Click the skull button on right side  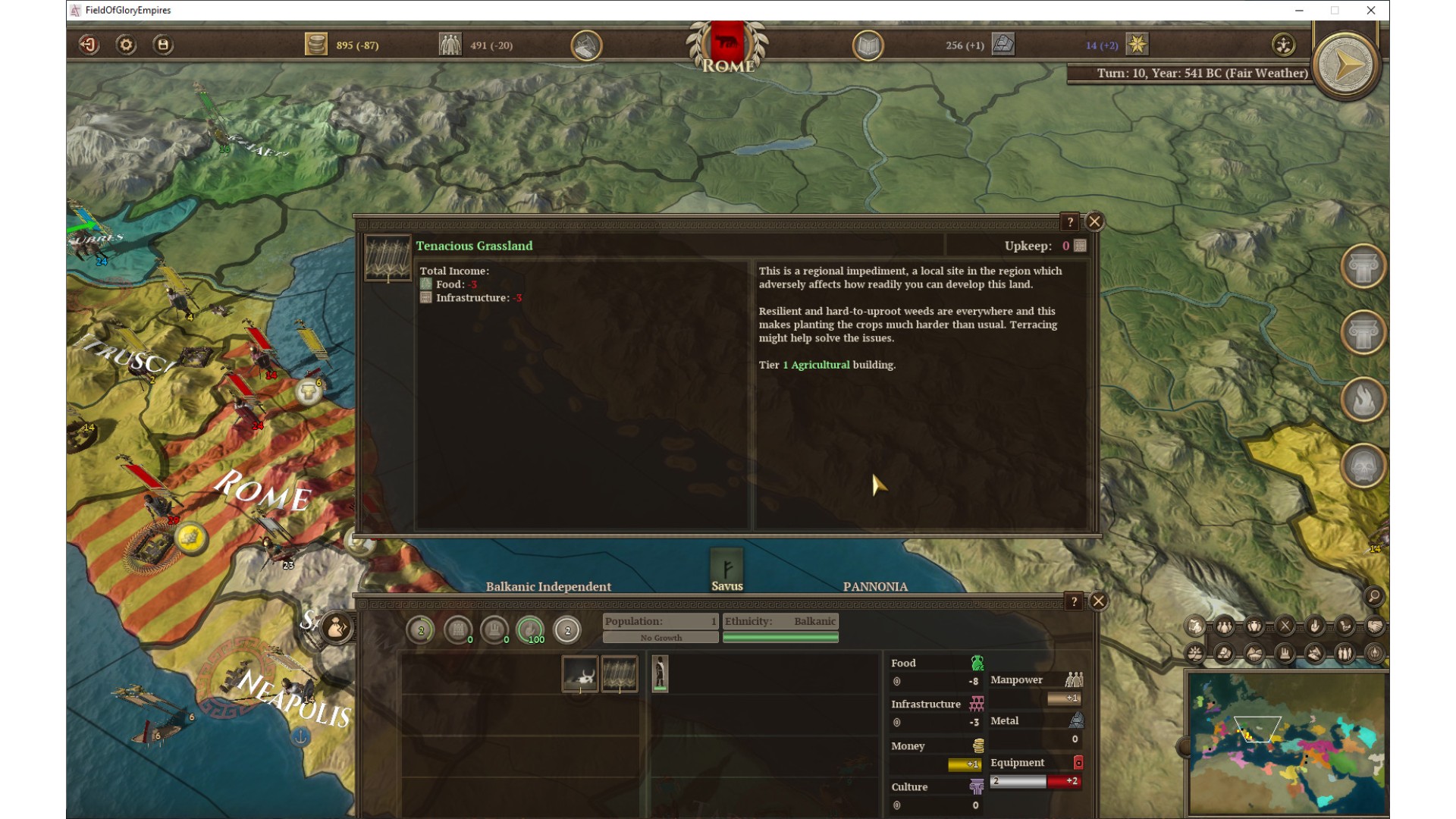(1363, 465)
